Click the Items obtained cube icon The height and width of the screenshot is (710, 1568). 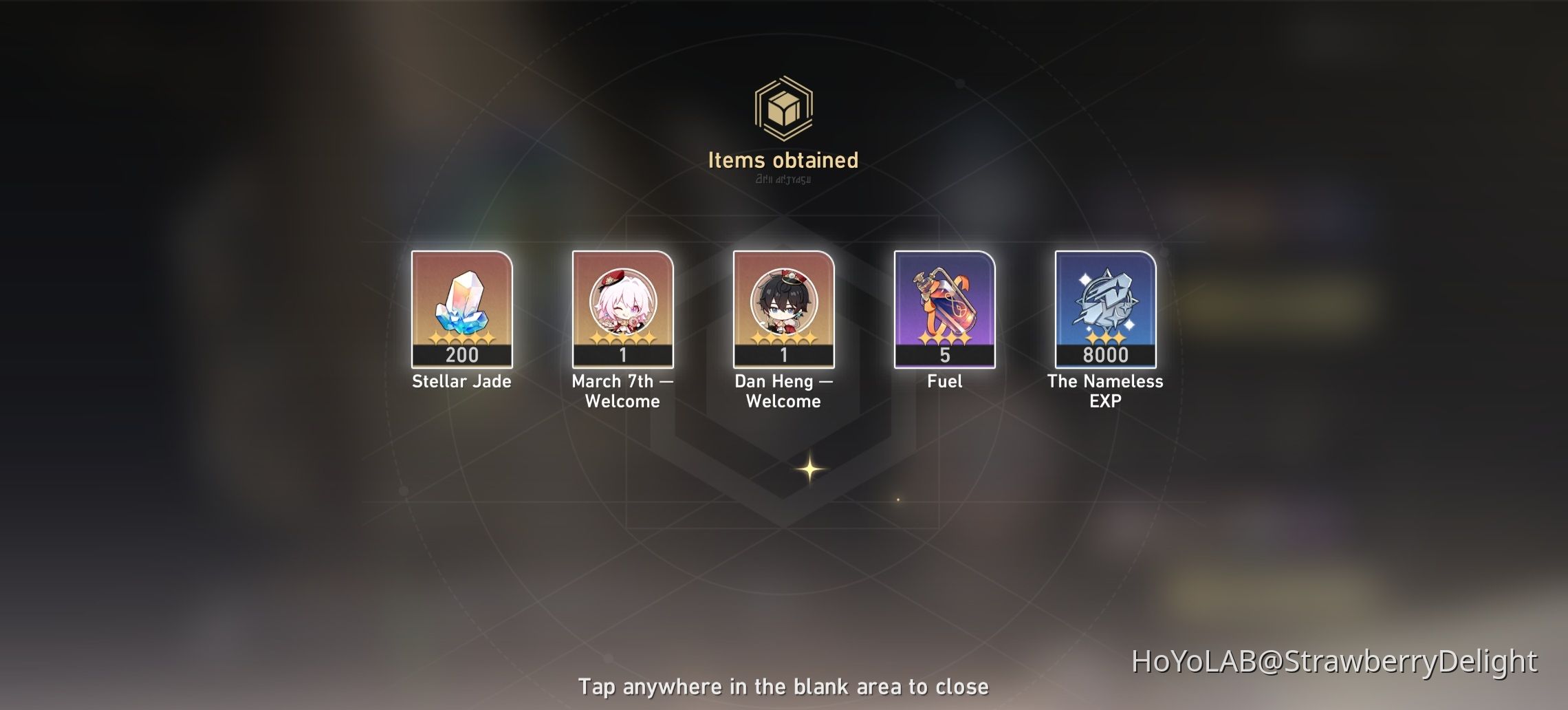click(x=784, y=107)
